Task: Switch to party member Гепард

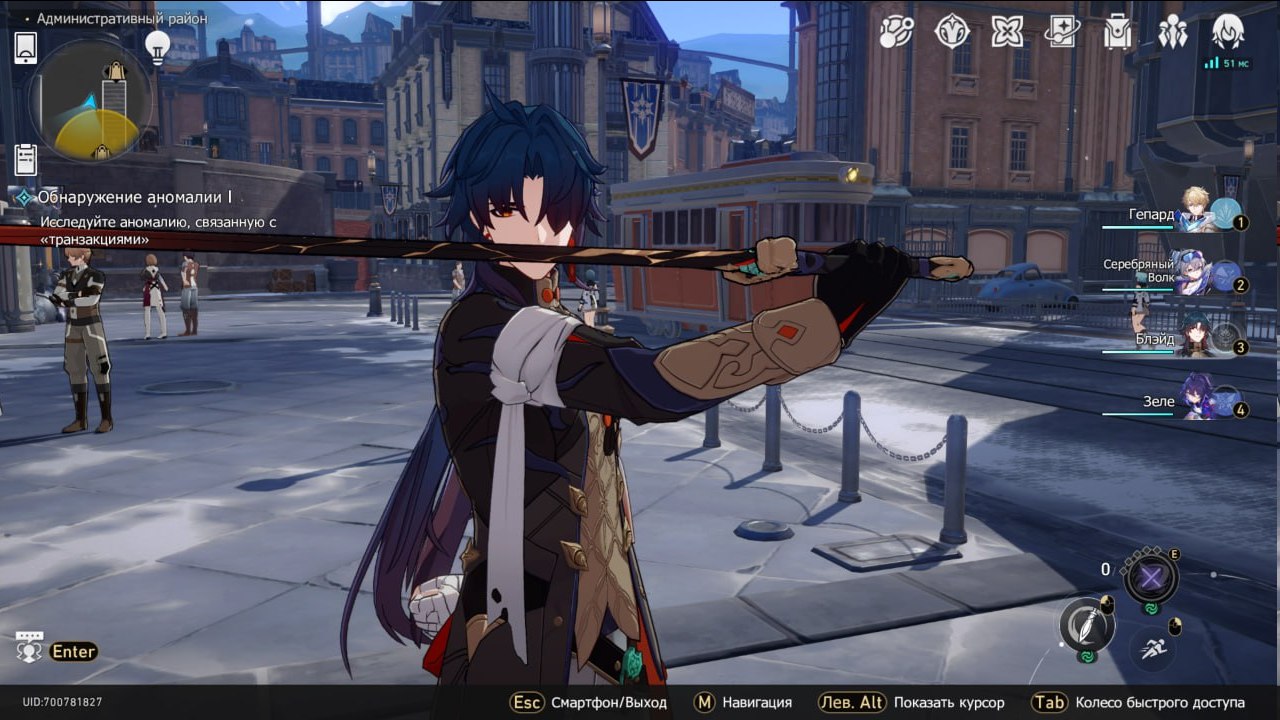Action: coord(1196,214)
